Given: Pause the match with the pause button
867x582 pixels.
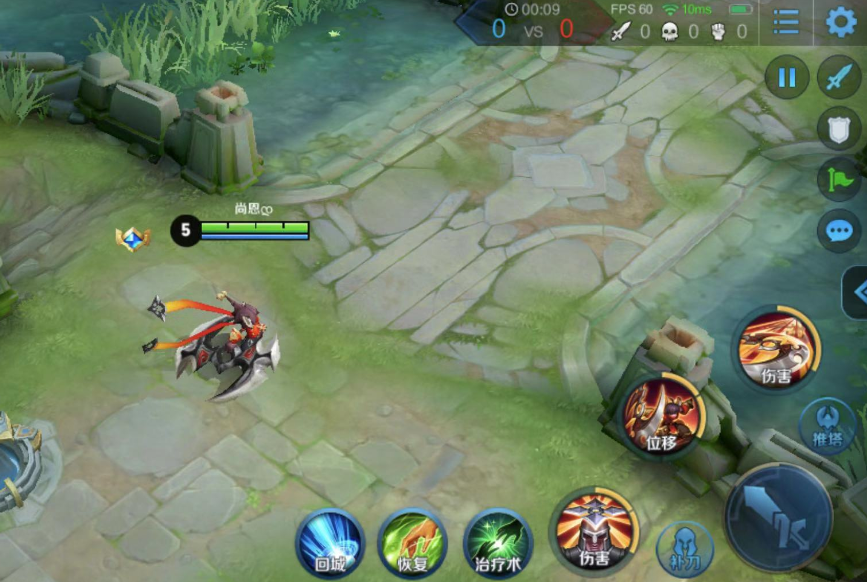Looking at the screenshot, I should click(x=787, y=77).
